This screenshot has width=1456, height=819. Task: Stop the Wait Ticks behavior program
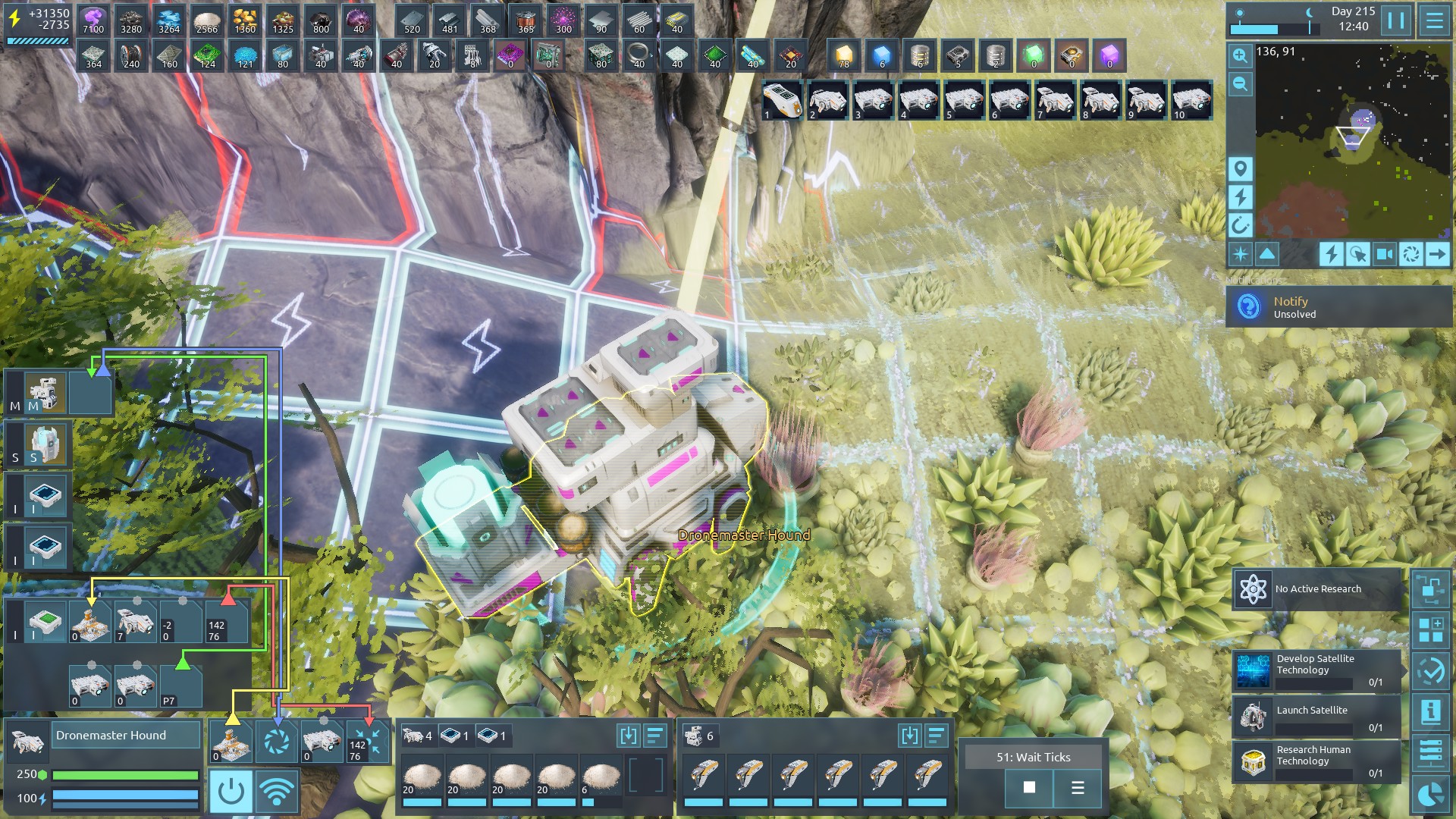[1029, 788]
